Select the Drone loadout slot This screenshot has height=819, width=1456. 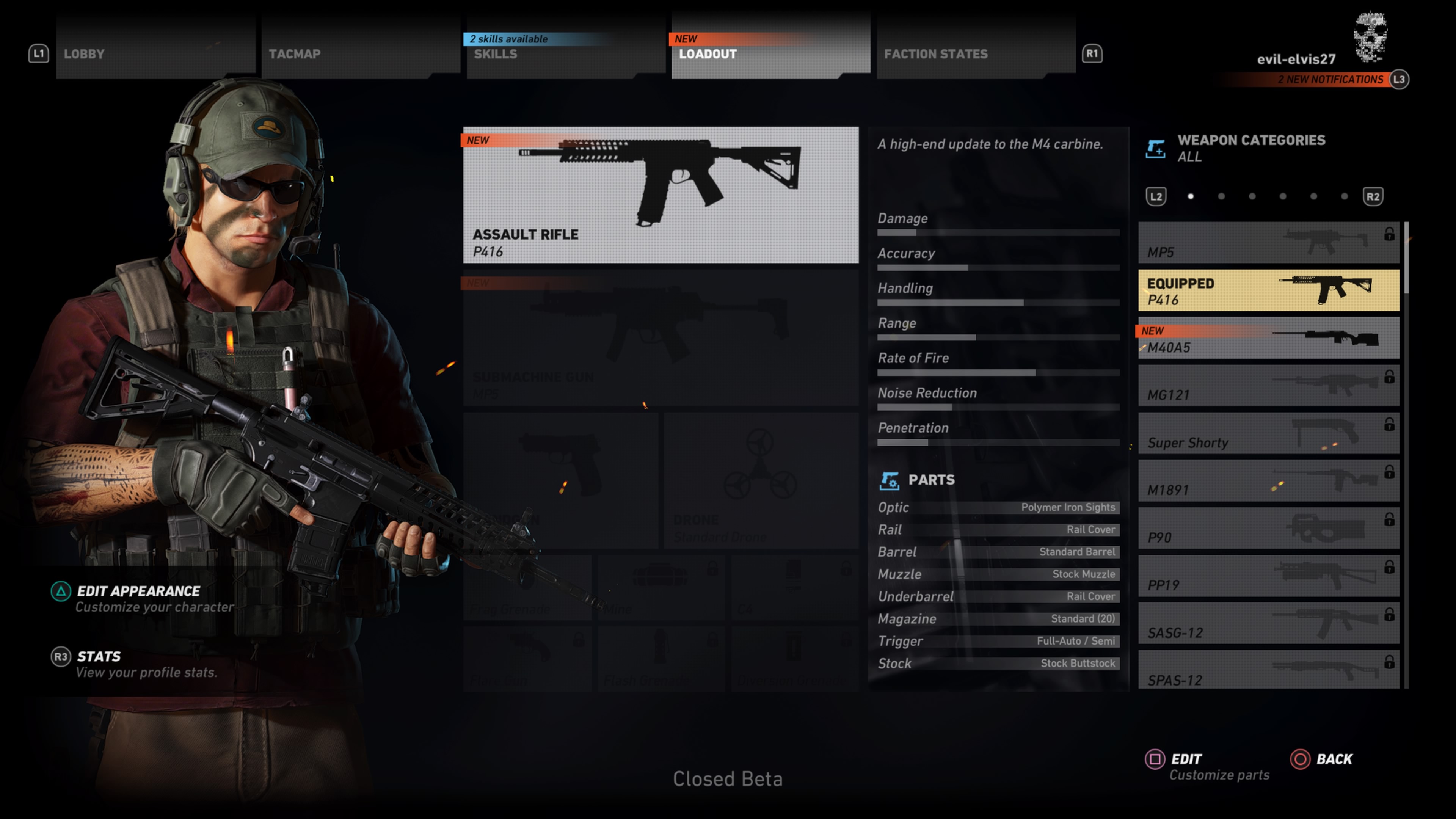(761, 480)
